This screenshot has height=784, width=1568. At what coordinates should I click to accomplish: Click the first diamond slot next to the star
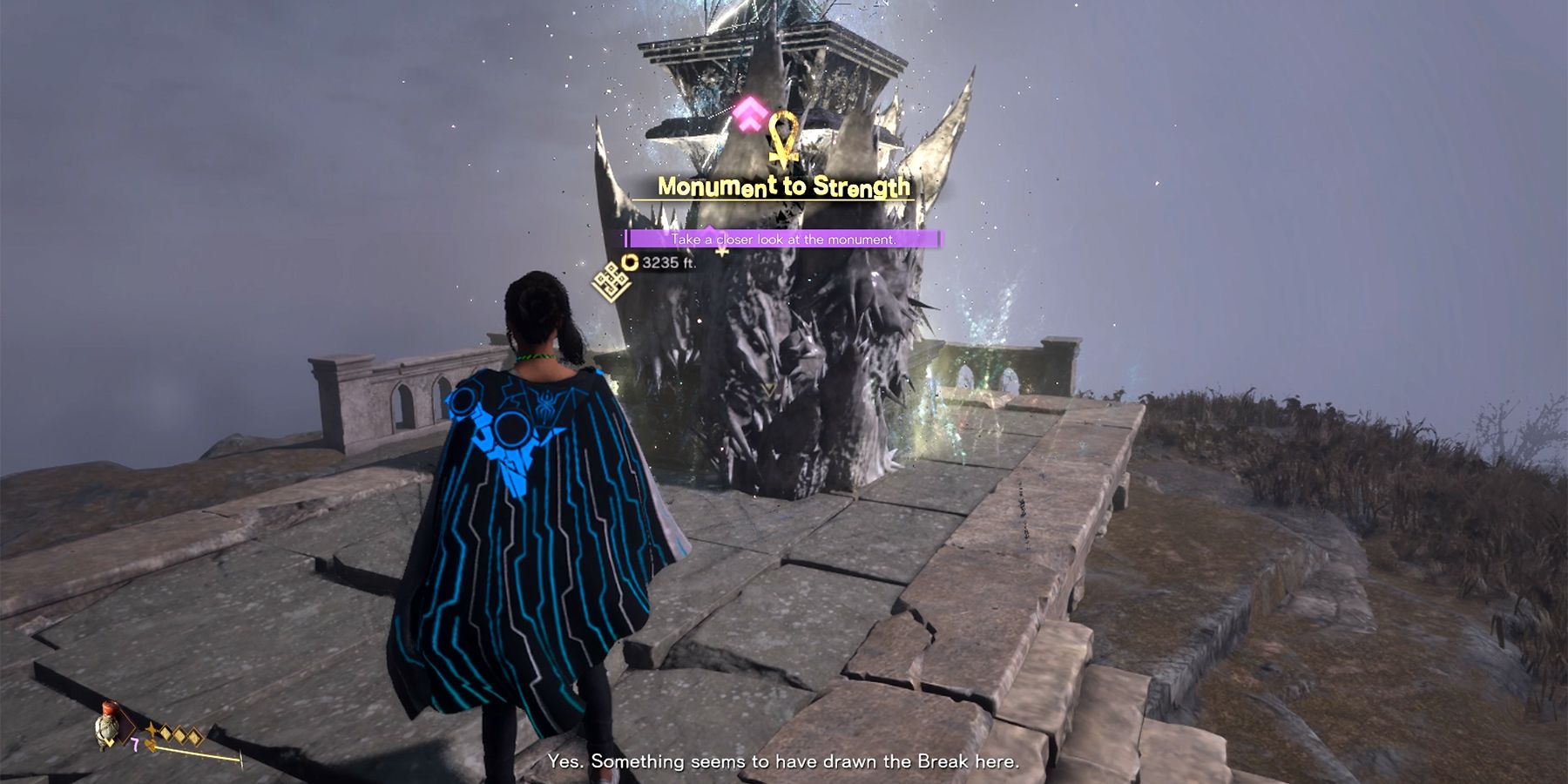pyautogui.click(x=167, y=733)
